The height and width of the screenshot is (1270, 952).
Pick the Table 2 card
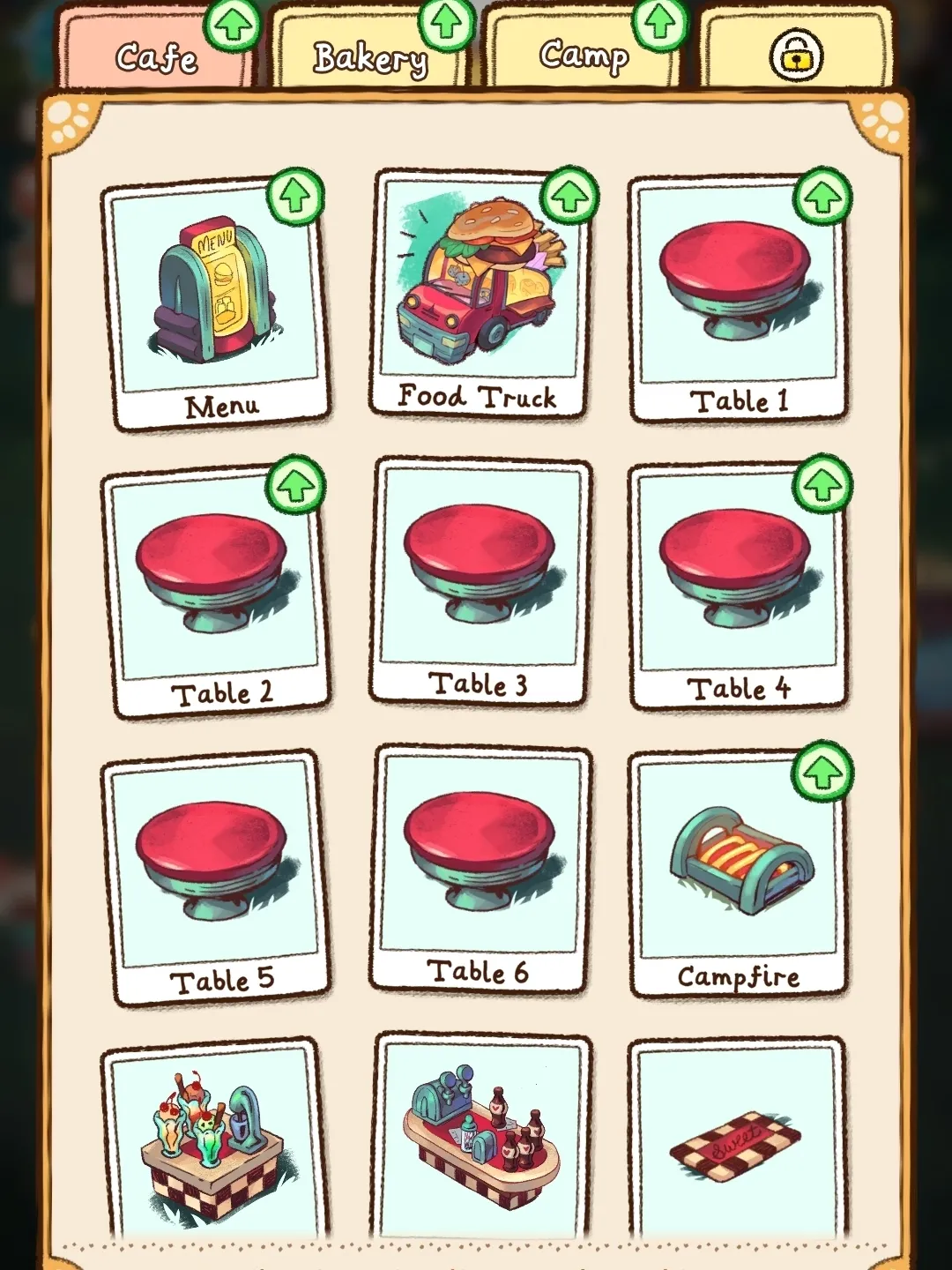(217, 591)
